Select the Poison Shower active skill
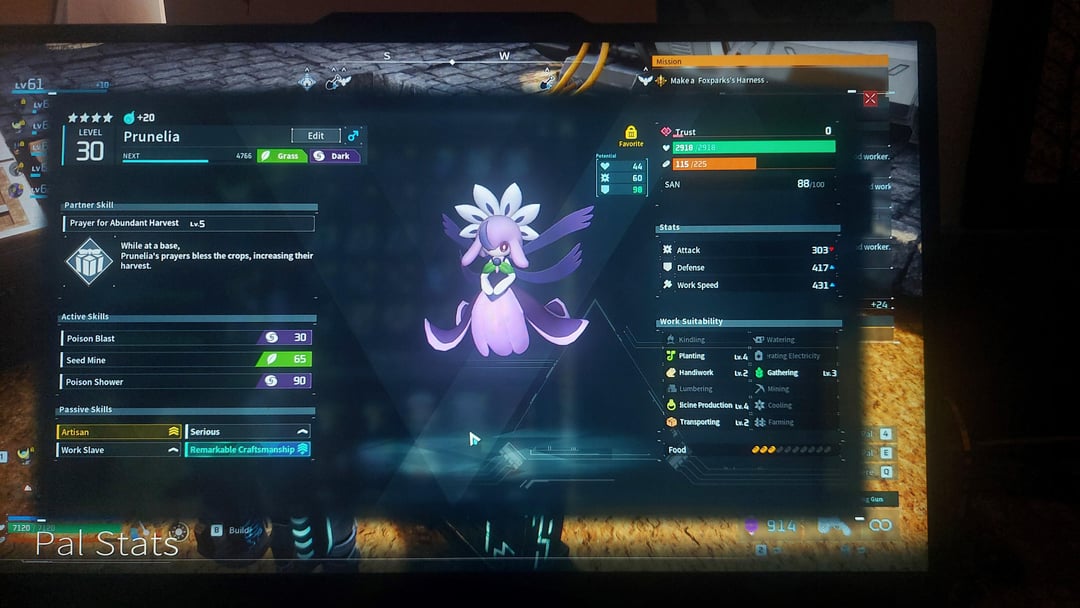Image resolution: width=1080 pixels, height=608 pixels. 187,382
